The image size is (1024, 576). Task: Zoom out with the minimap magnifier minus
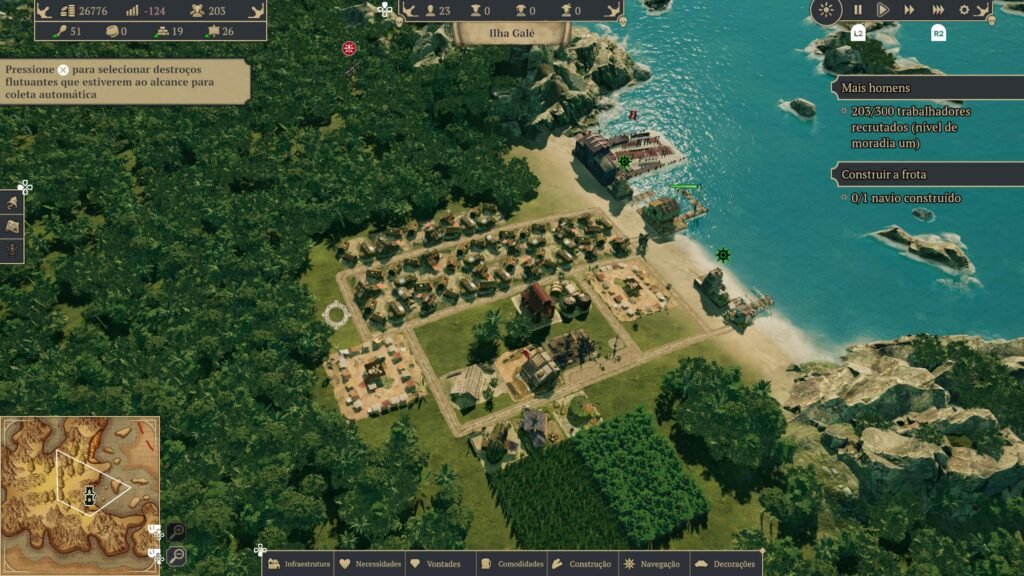176,555
